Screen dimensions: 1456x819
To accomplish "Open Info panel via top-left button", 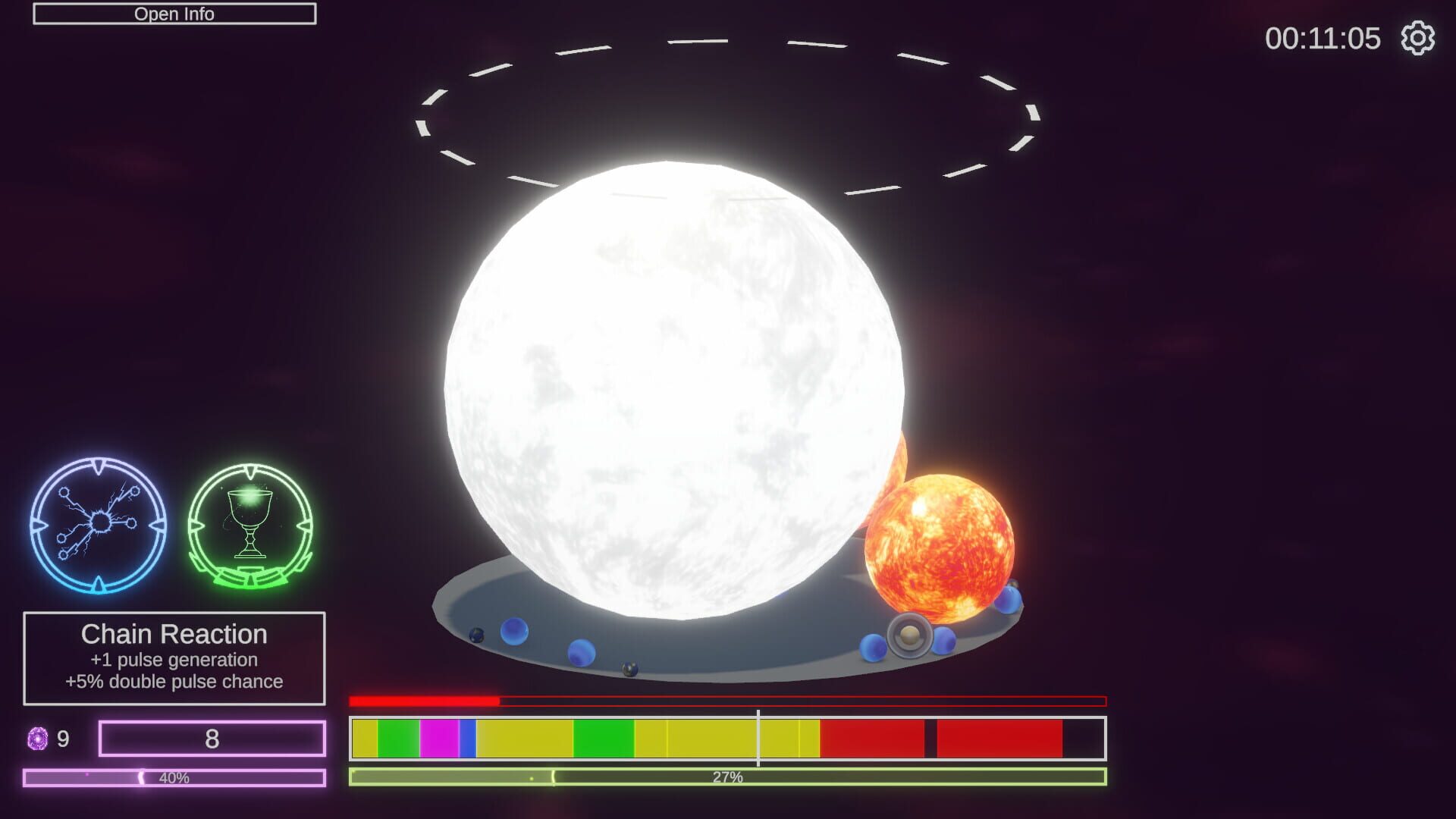I will pos(174,13).
